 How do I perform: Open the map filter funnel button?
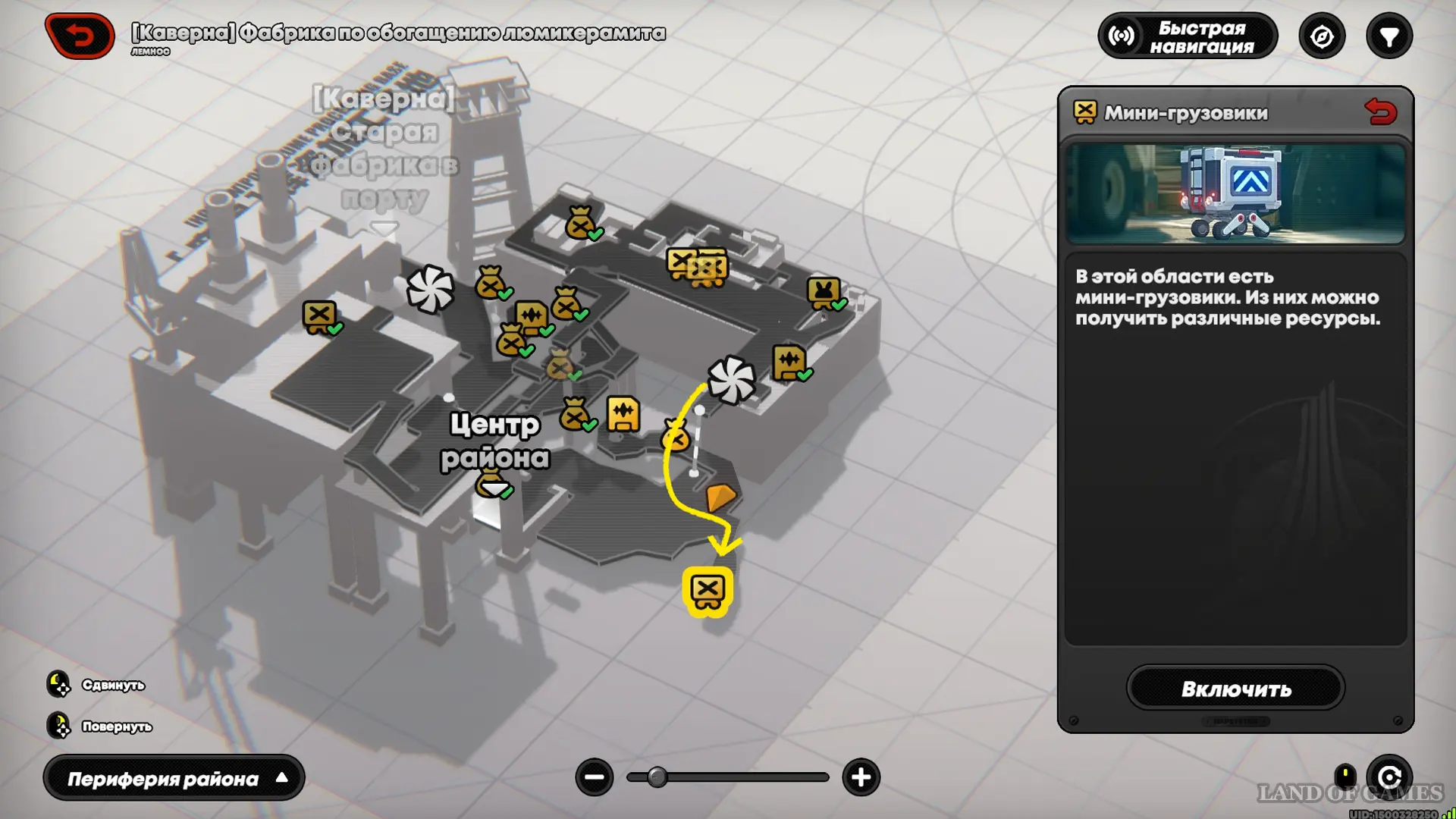(x=1389, y=36)
